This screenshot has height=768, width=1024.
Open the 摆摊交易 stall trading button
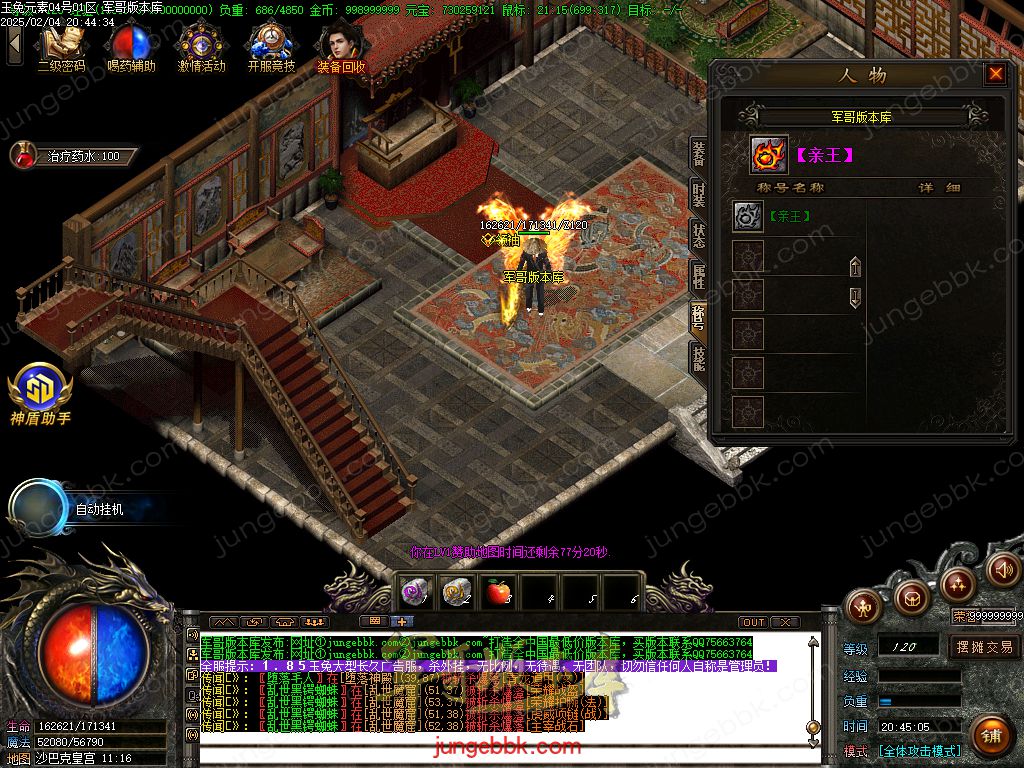[984, 647]
